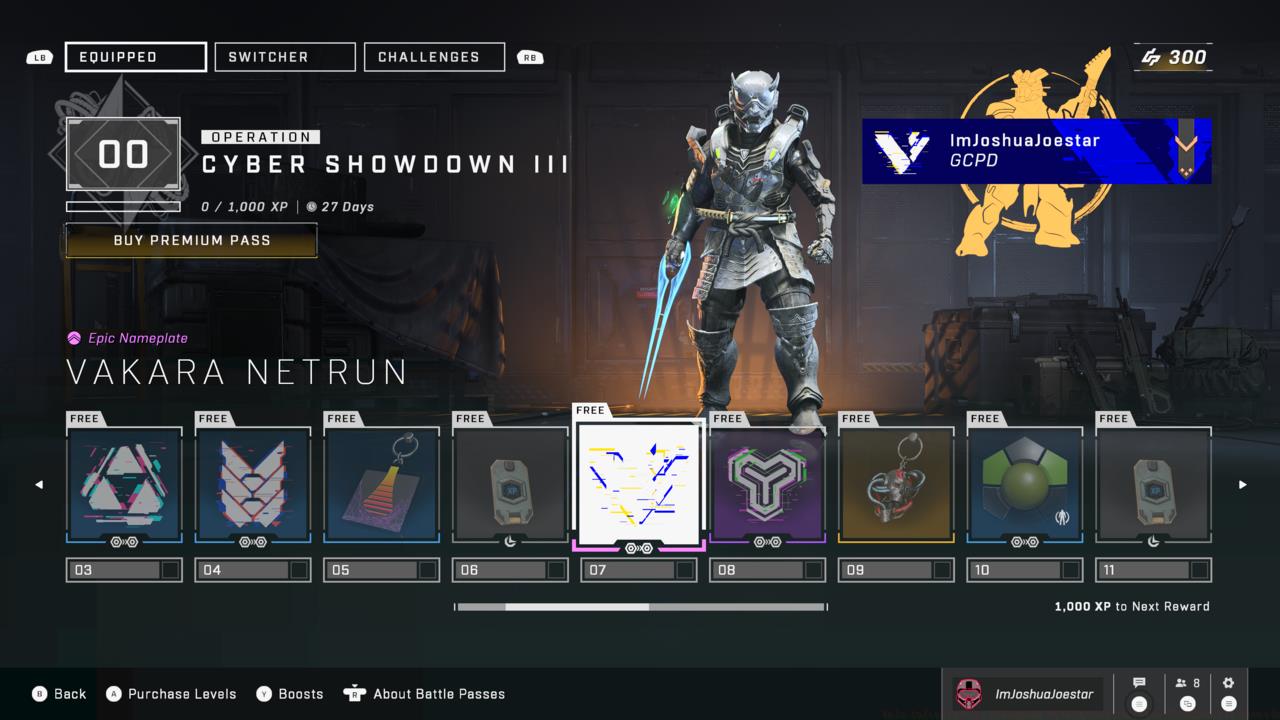This screenshot has width=1280, height=720.
Task: Select the tier 09 weapon charm reward
Action: pos(896,485)
